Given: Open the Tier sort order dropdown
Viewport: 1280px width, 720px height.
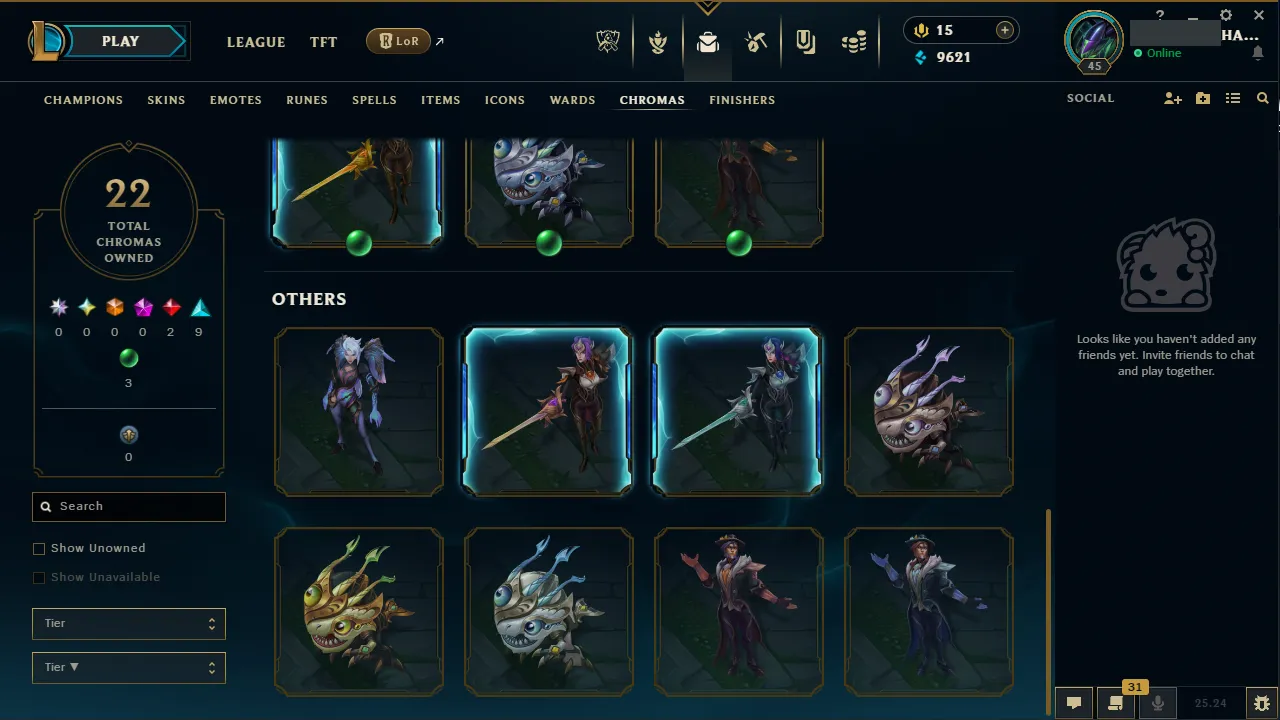Looking at the screenshot, I should coord(128,667).
